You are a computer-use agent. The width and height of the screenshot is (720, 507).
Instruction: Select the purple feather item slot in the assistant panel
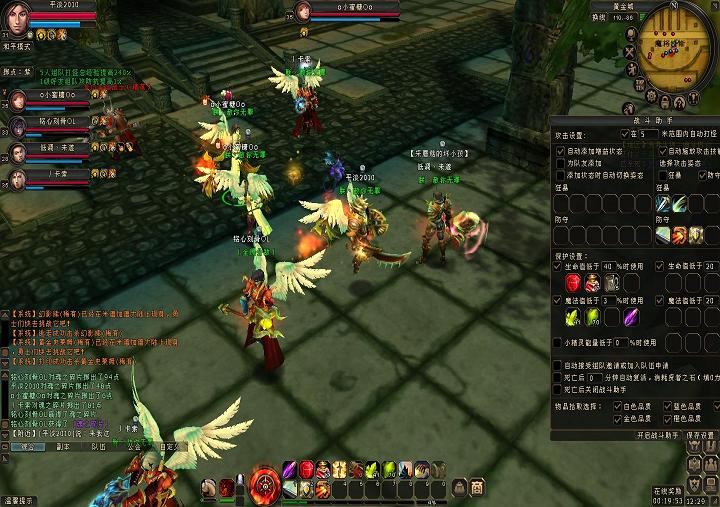[x=631, y=316]
